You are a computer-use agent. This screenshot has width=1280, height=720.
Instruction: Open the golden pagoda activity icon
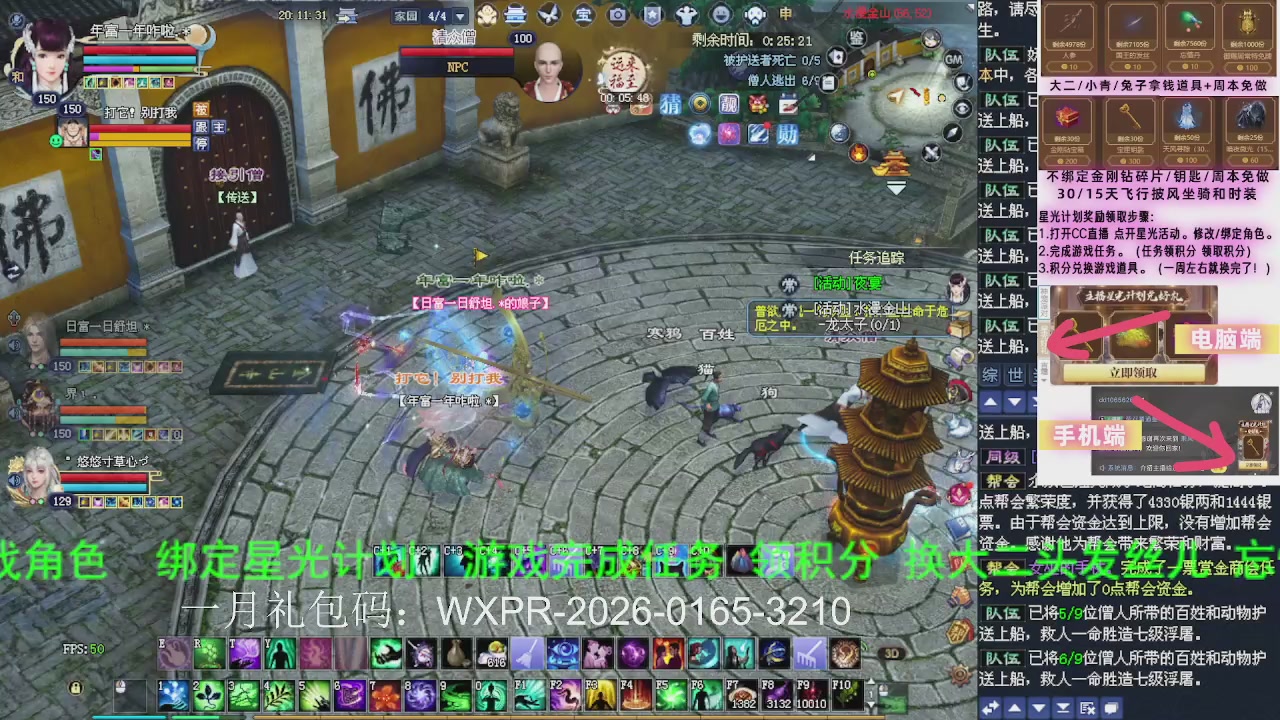coord(893,164)
